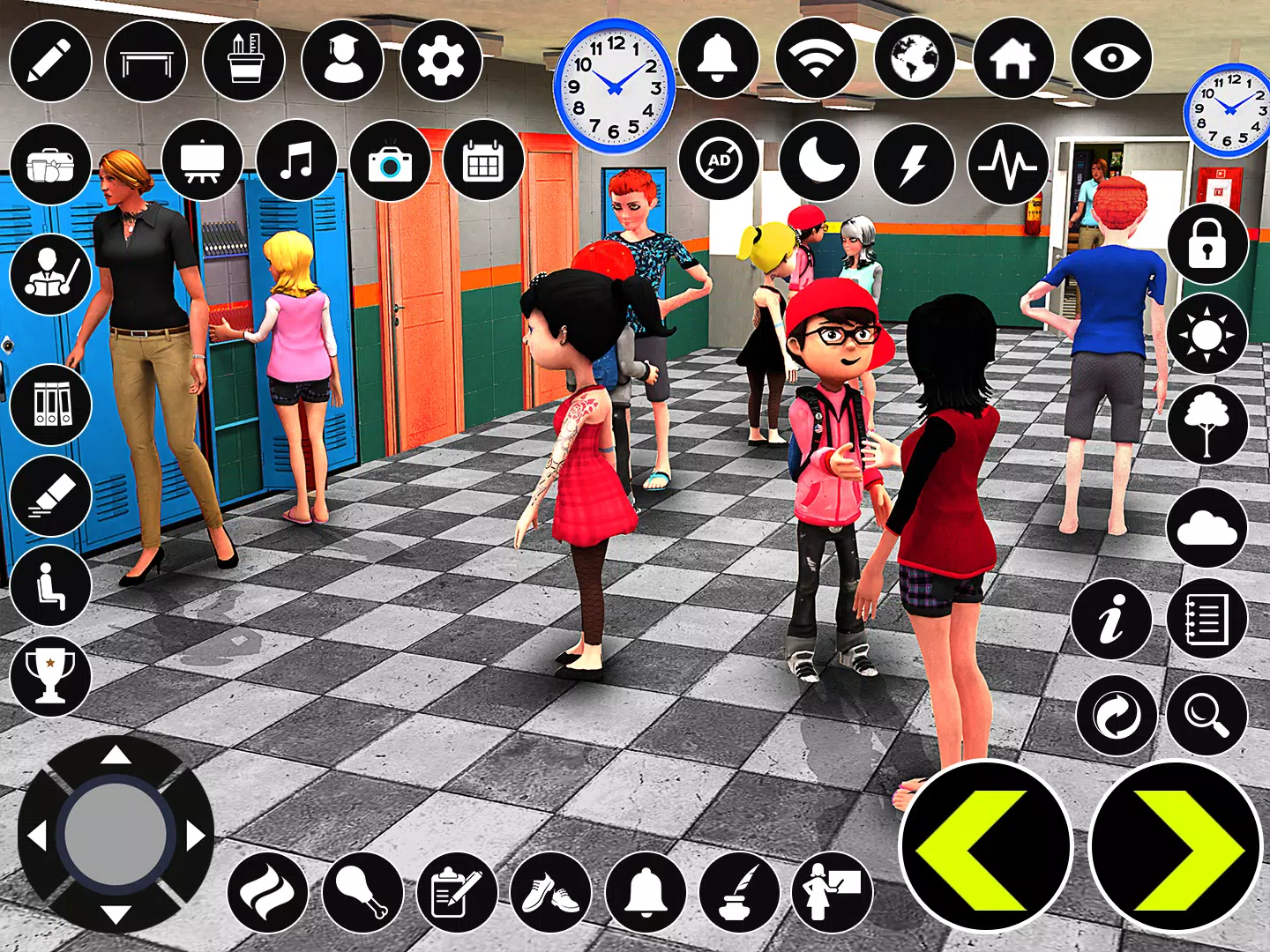Mute notifications with the bell icon
This screenshot has height=952, width=1270.
(718, 60)
